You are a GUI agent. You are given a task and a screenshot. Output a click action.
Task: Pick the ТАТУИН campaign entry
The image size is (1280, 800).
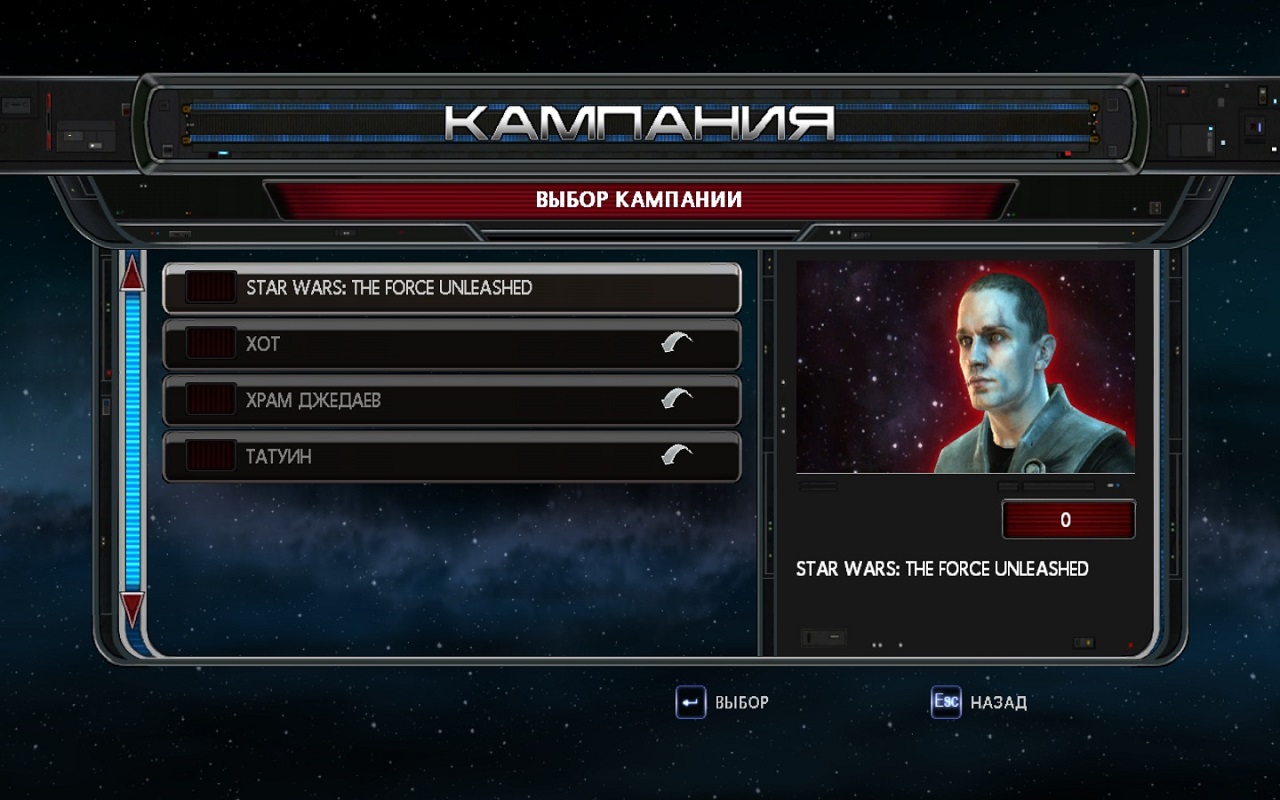452,456
